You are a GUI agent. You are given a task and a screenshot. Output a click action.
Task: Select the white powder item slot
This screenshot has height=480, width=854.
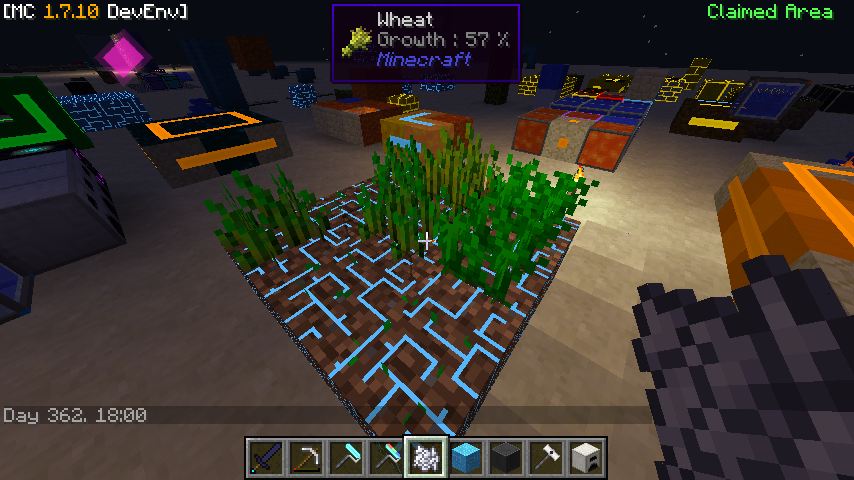coord(425,458)
